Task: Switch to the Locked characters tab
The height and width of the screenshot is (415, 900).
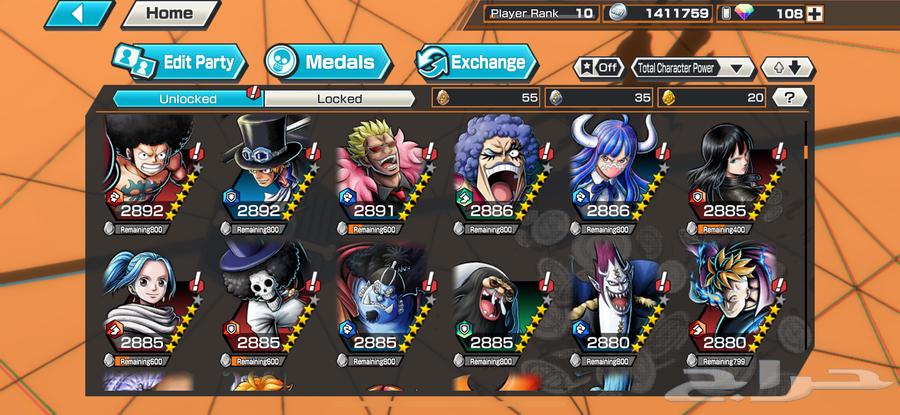Action: click(339, 98)
